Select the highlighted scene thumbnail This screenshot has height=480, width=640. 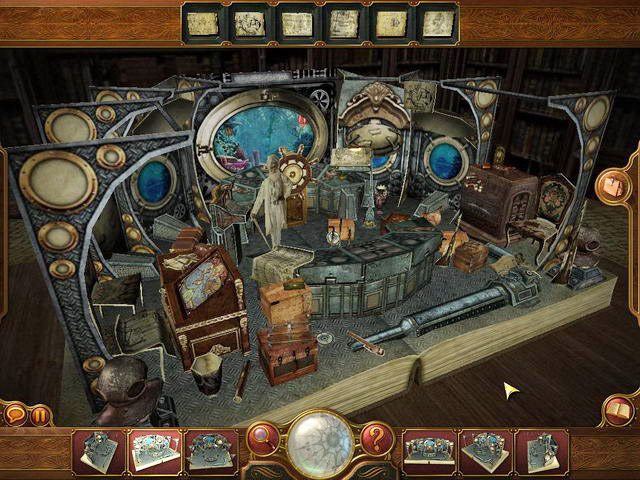point(155,450)
